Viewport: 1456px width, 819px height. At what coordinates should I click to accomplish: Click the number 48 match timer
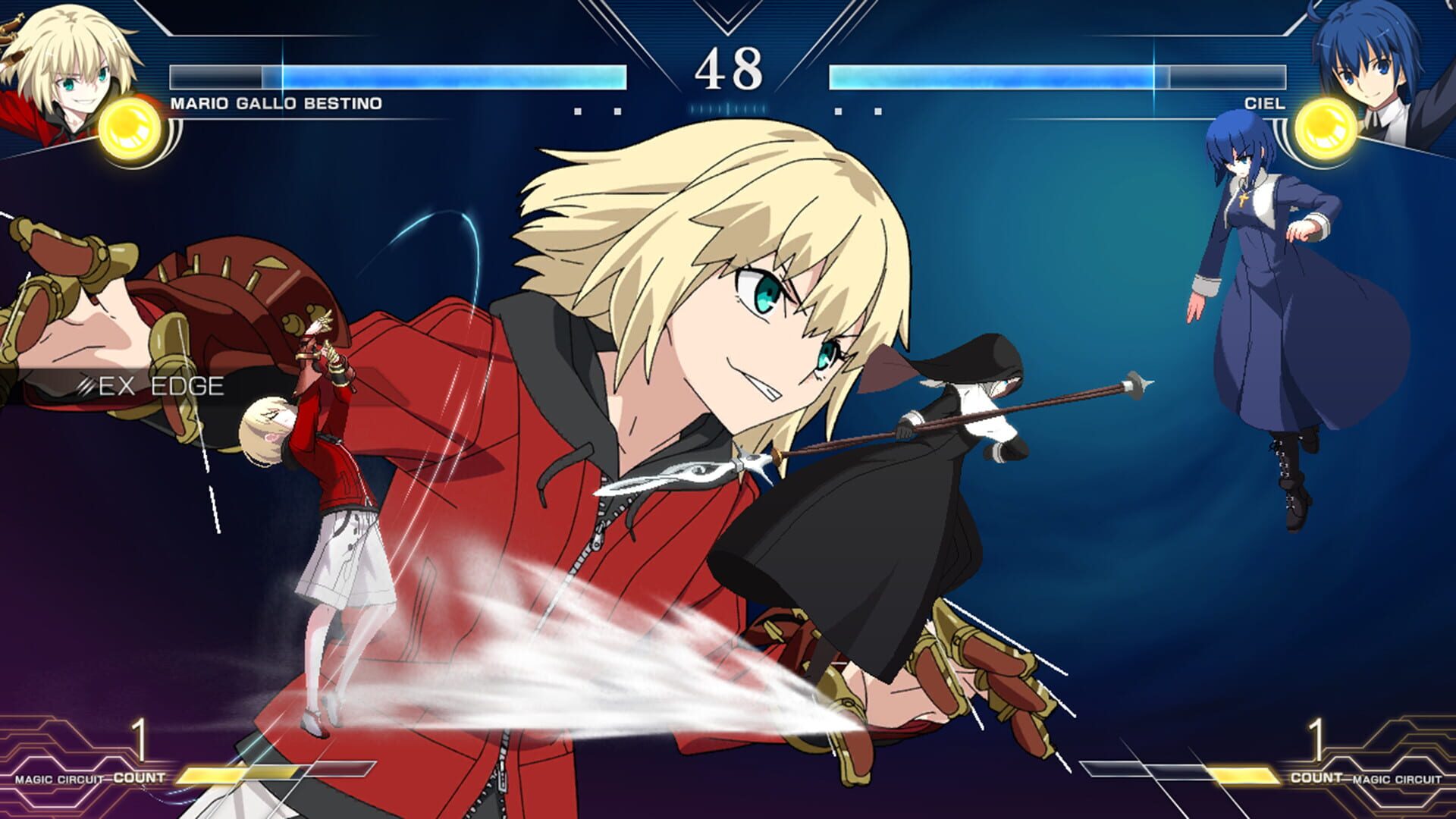click(x=728, y=68)
